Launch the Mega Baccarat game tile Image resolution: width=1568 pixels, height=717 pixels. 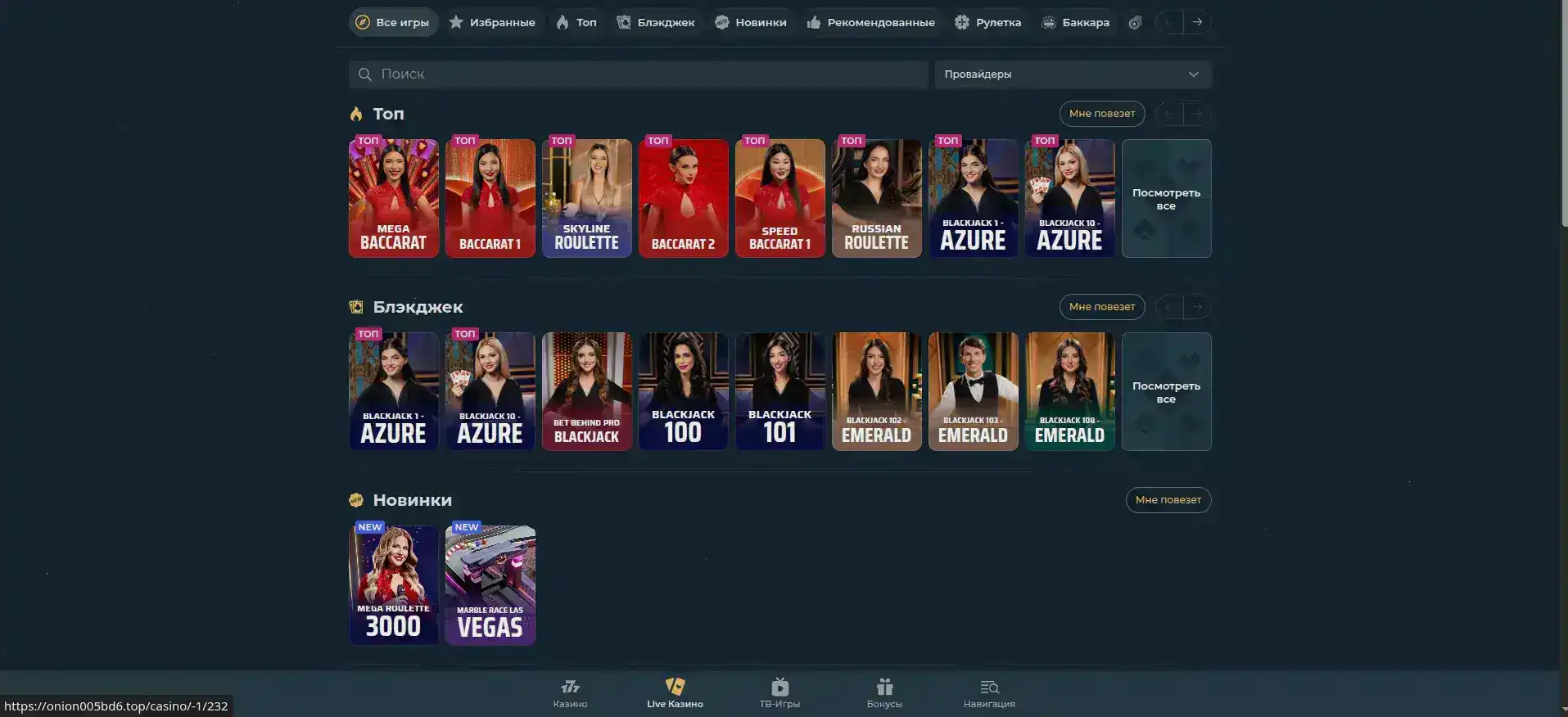click(394, 198)
